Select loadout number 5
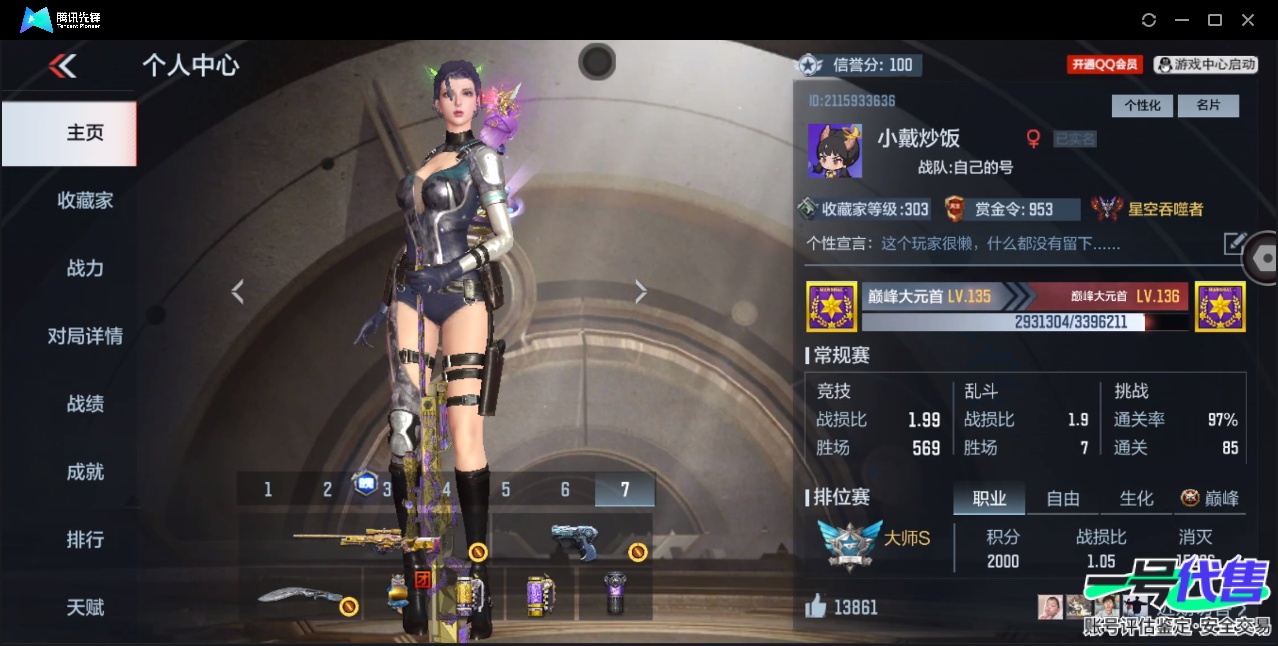Screen dimensions: 1278x646 coord(506,490)
